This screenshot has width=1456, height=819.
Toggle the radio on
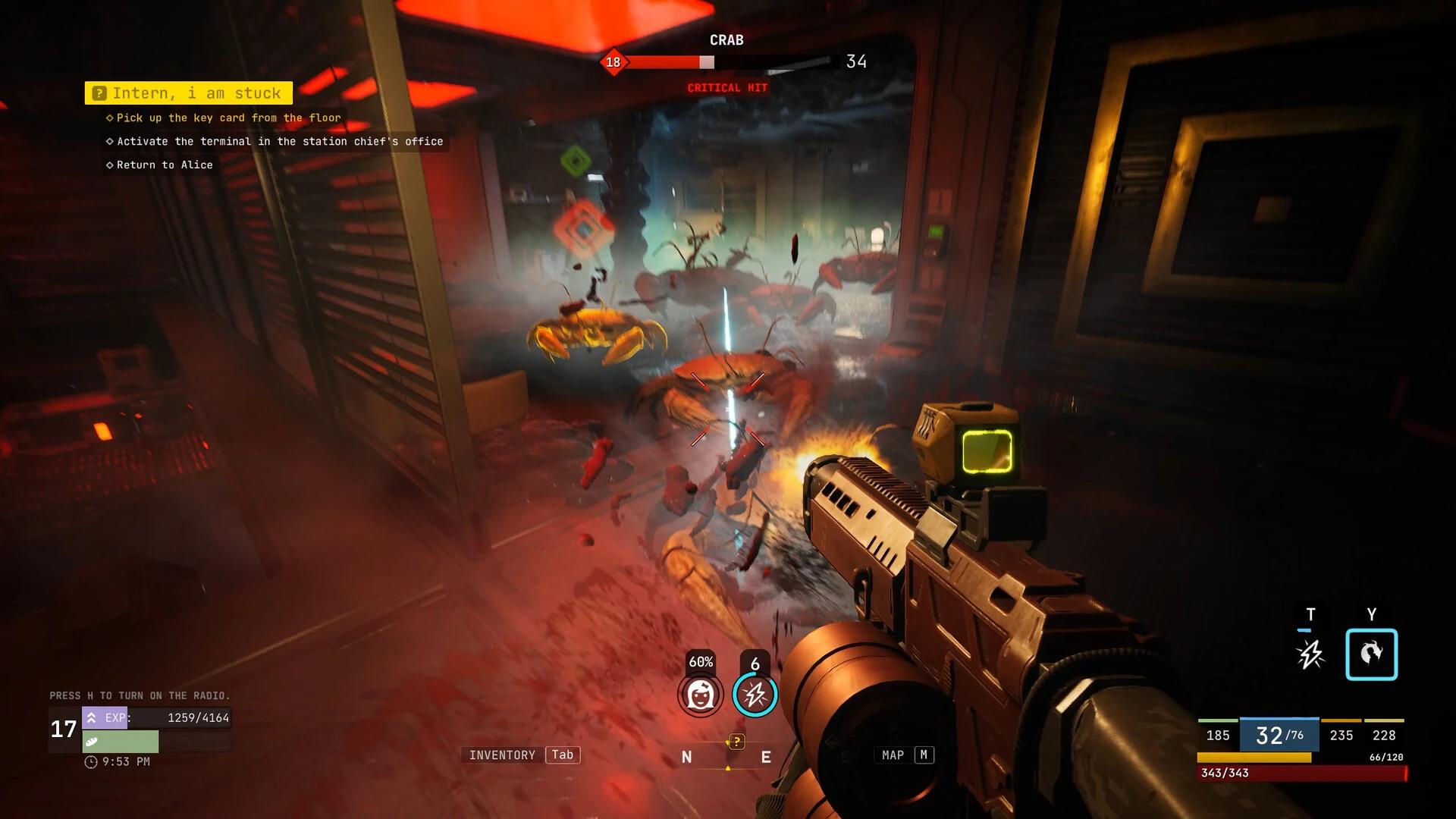pos(140,695)
